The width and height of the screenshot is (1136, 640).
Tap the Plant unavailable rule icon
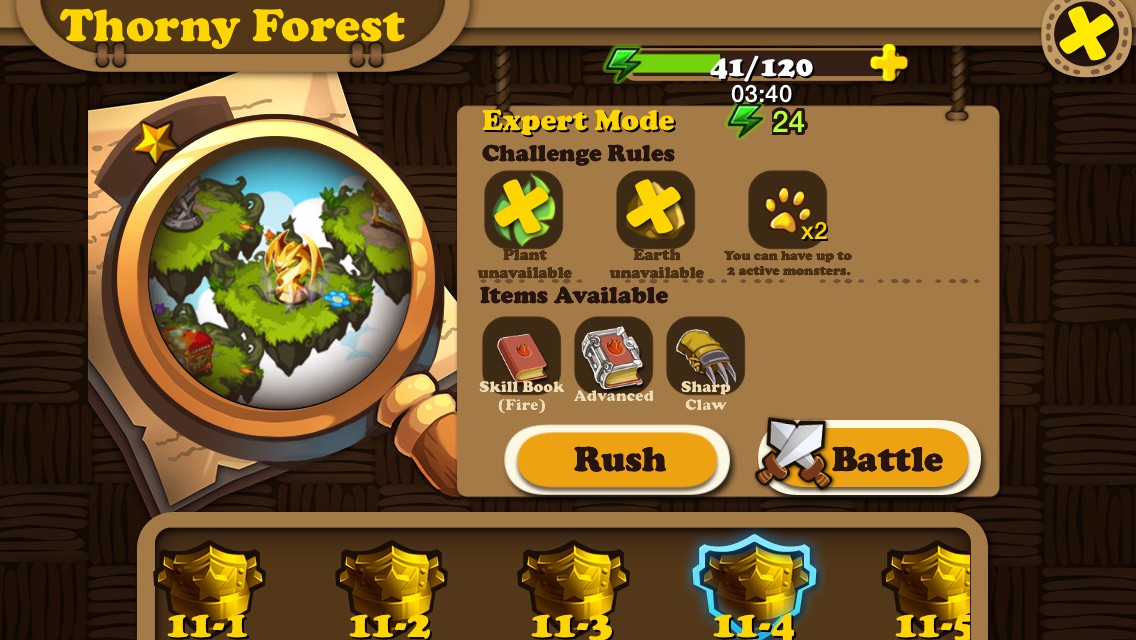[523, 210]
